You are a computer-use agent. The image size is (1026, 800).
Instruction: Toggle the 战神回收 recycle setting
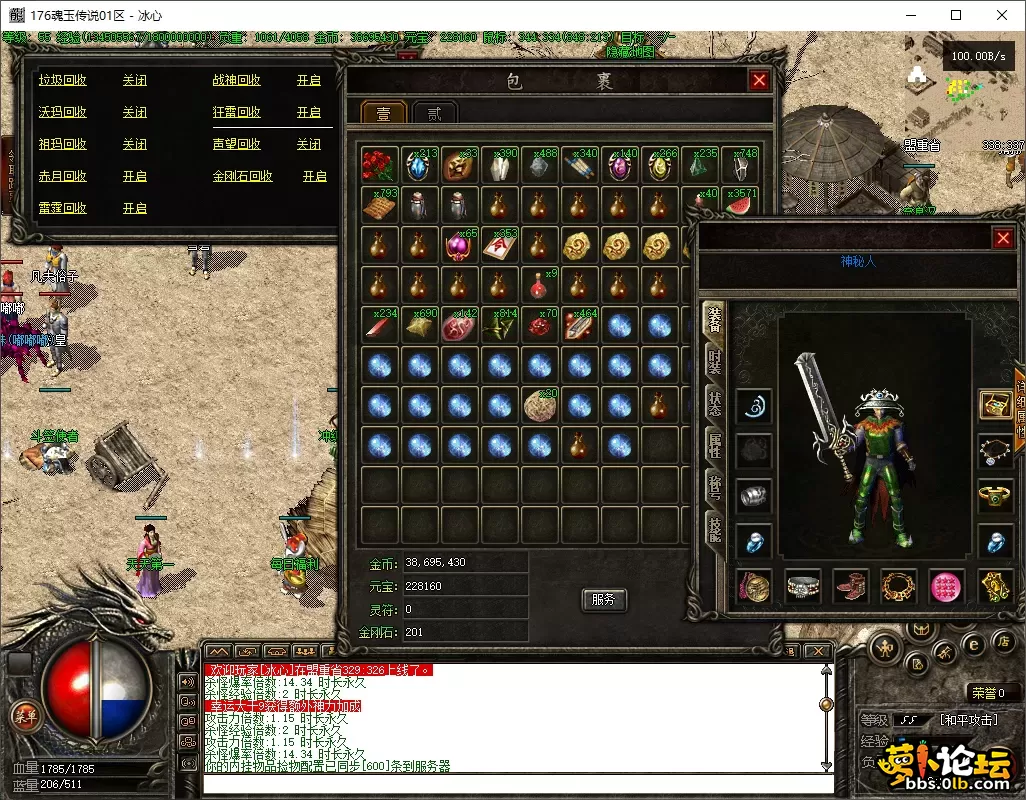click(308, 80)
